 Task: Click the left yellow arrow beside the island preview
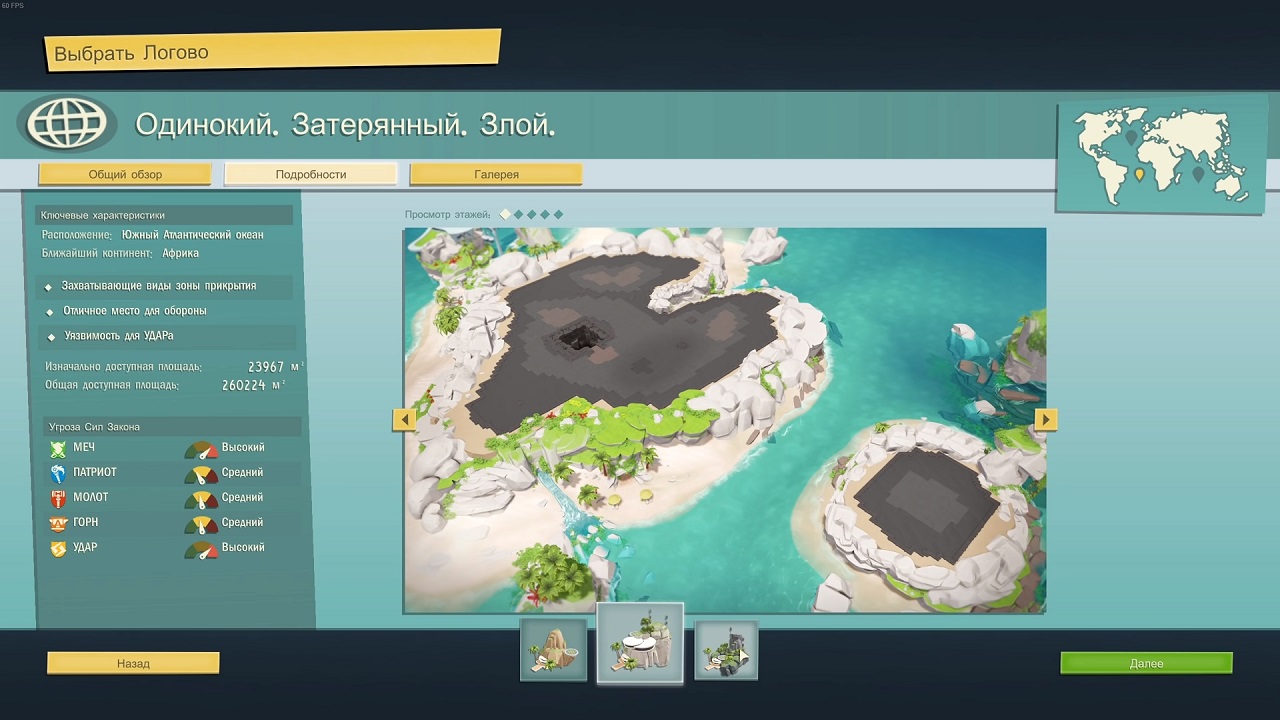point(404,420)
